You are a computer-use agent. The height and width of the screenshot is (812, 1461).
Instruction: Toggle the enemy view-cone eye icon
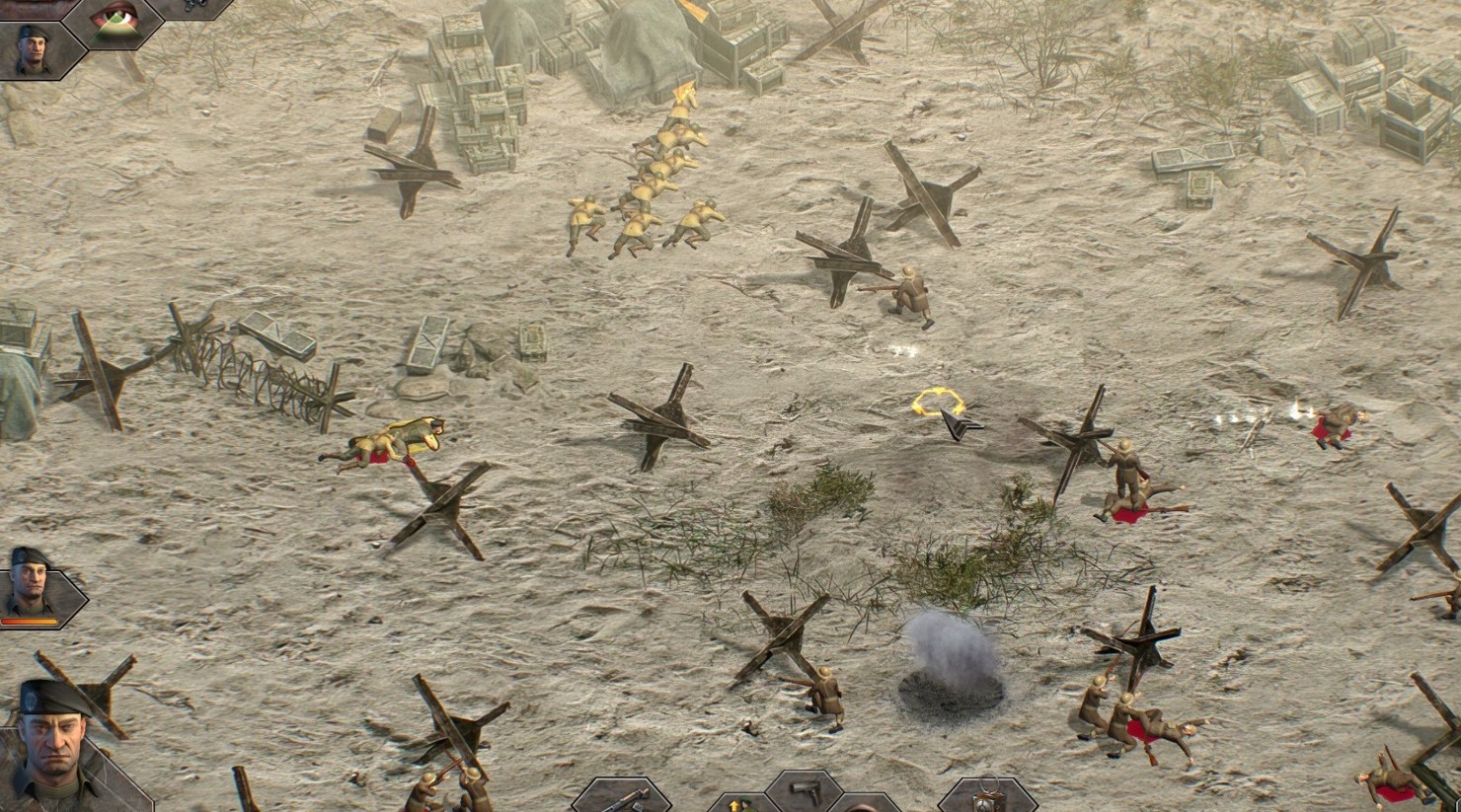[x=112, y=25]
